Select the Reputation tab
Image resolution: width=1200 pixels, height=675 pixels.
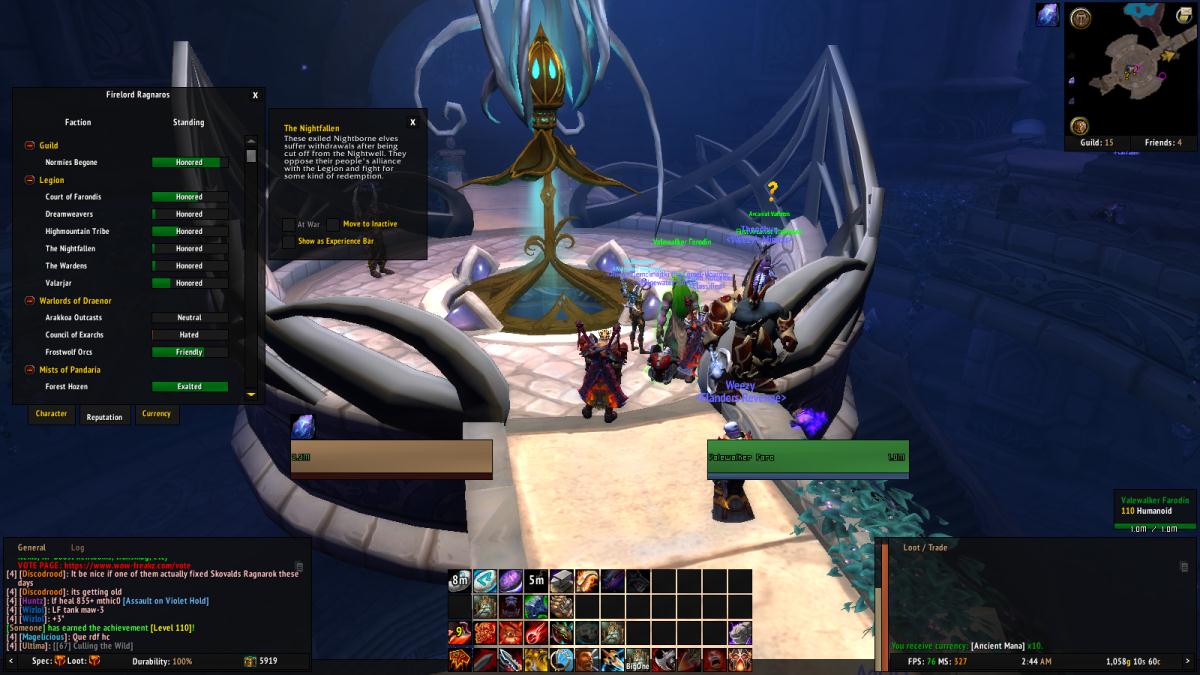point(104,417)
